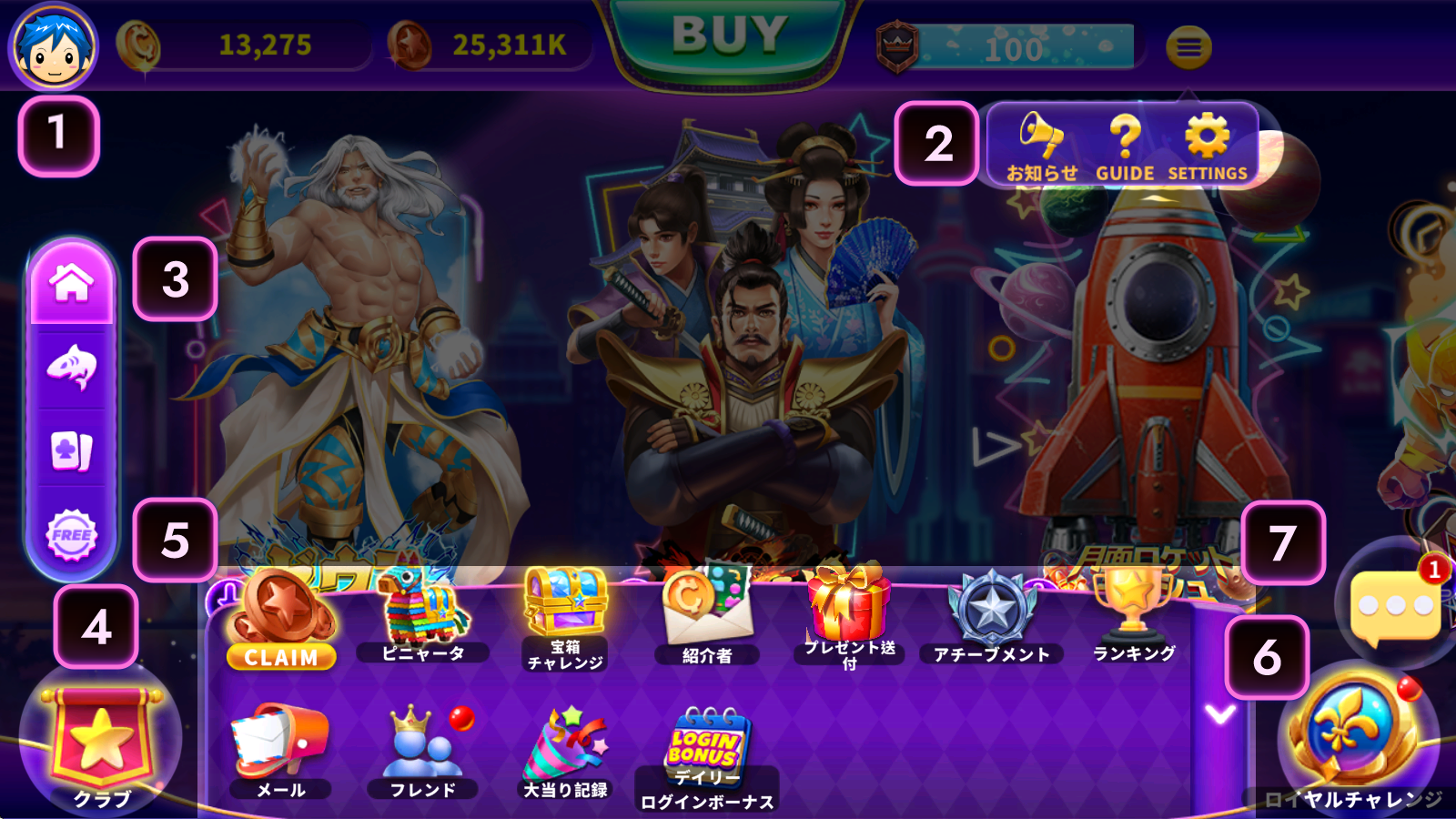Viewport: 1456px width, 819px height.
Task: Open SETTINGS with the gear icon
Action: click(x=1208, y=146)
